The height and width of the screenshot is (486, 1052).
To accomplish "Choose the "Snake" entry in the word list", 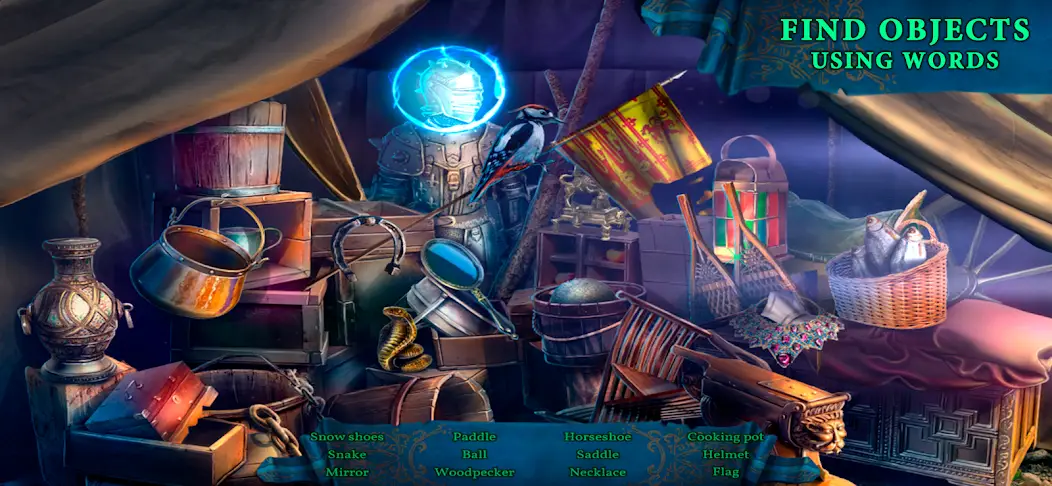I will (x=347, y=454).
